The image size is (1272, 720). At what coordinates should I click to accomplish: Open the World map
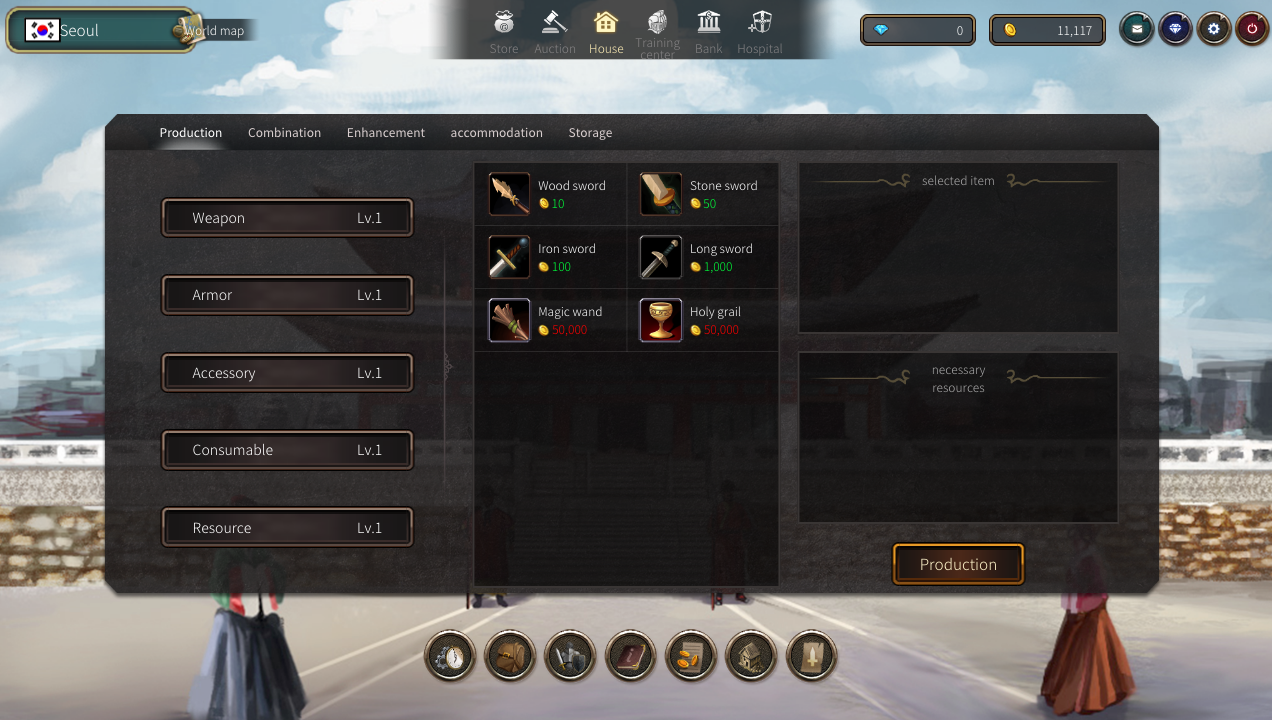pos(214,31)
